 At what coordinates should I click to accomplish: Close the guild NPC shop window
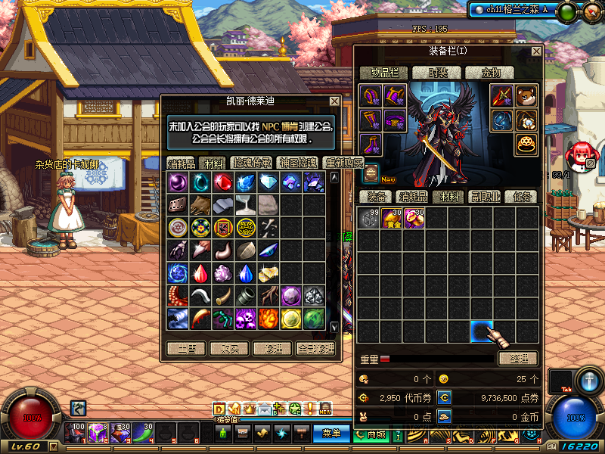333,102
